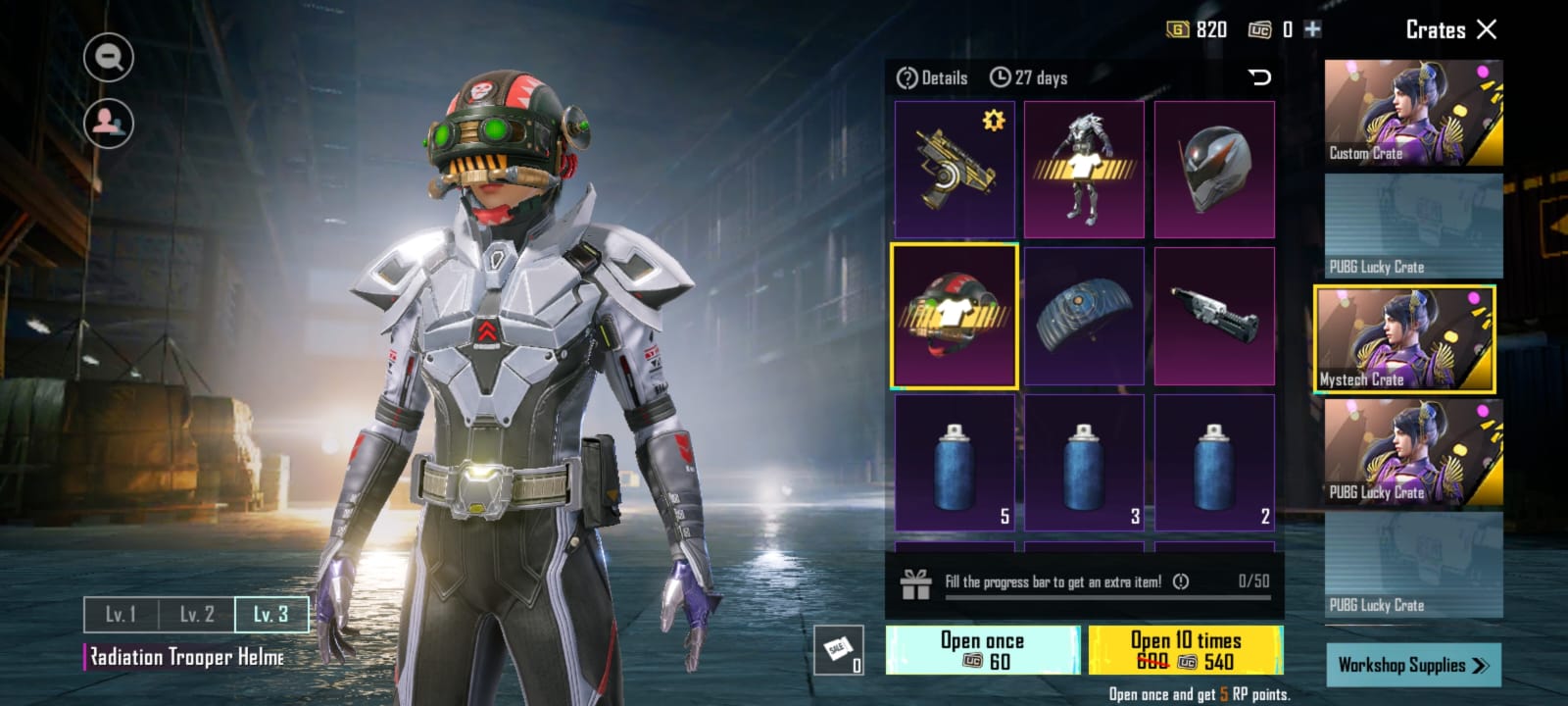Switch helmet preview to Lv. 1
1568x706 pixels.
121,615
